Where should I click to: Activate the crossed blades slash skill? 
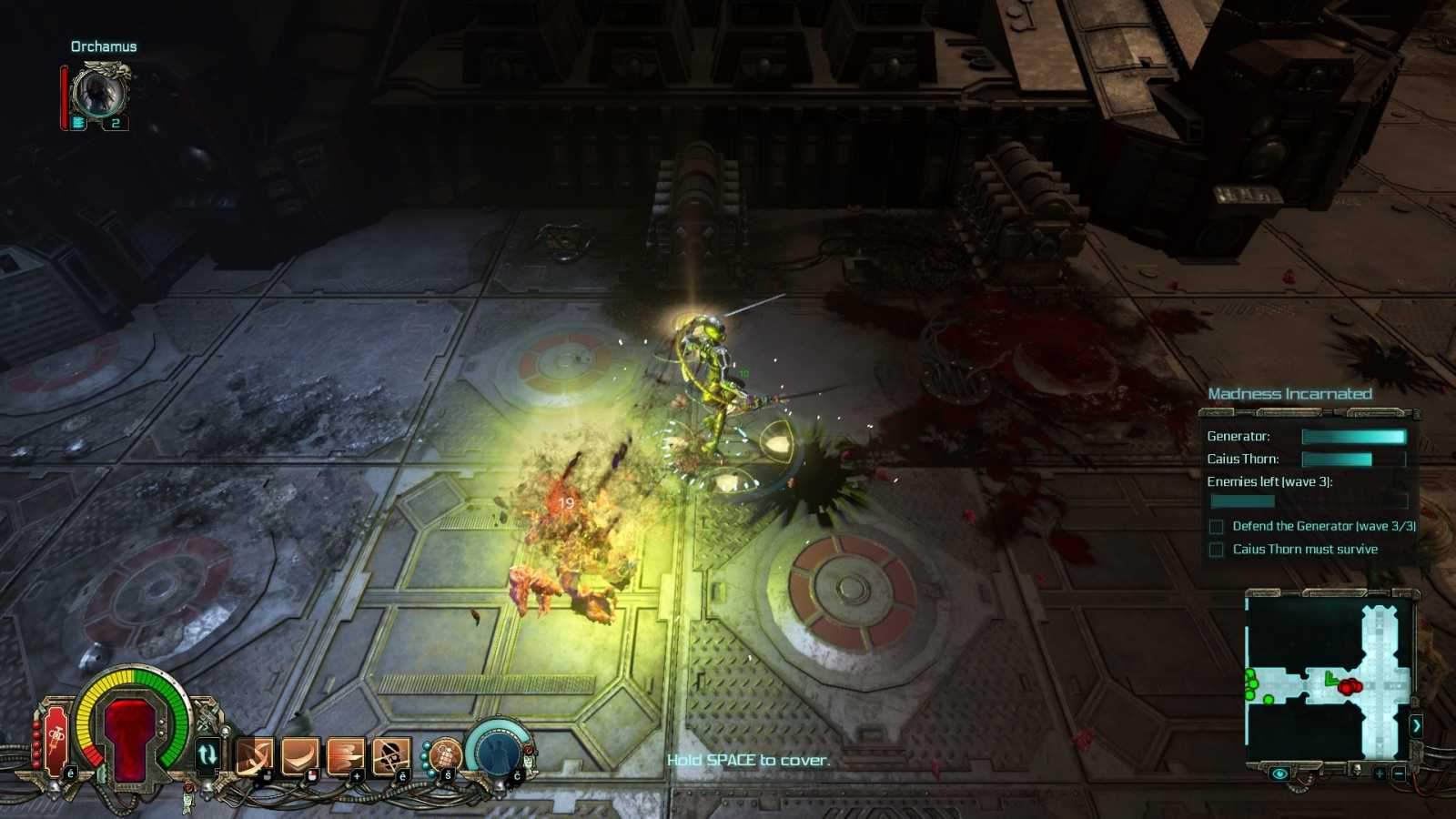pyautogui.click(x=254, y=756)
